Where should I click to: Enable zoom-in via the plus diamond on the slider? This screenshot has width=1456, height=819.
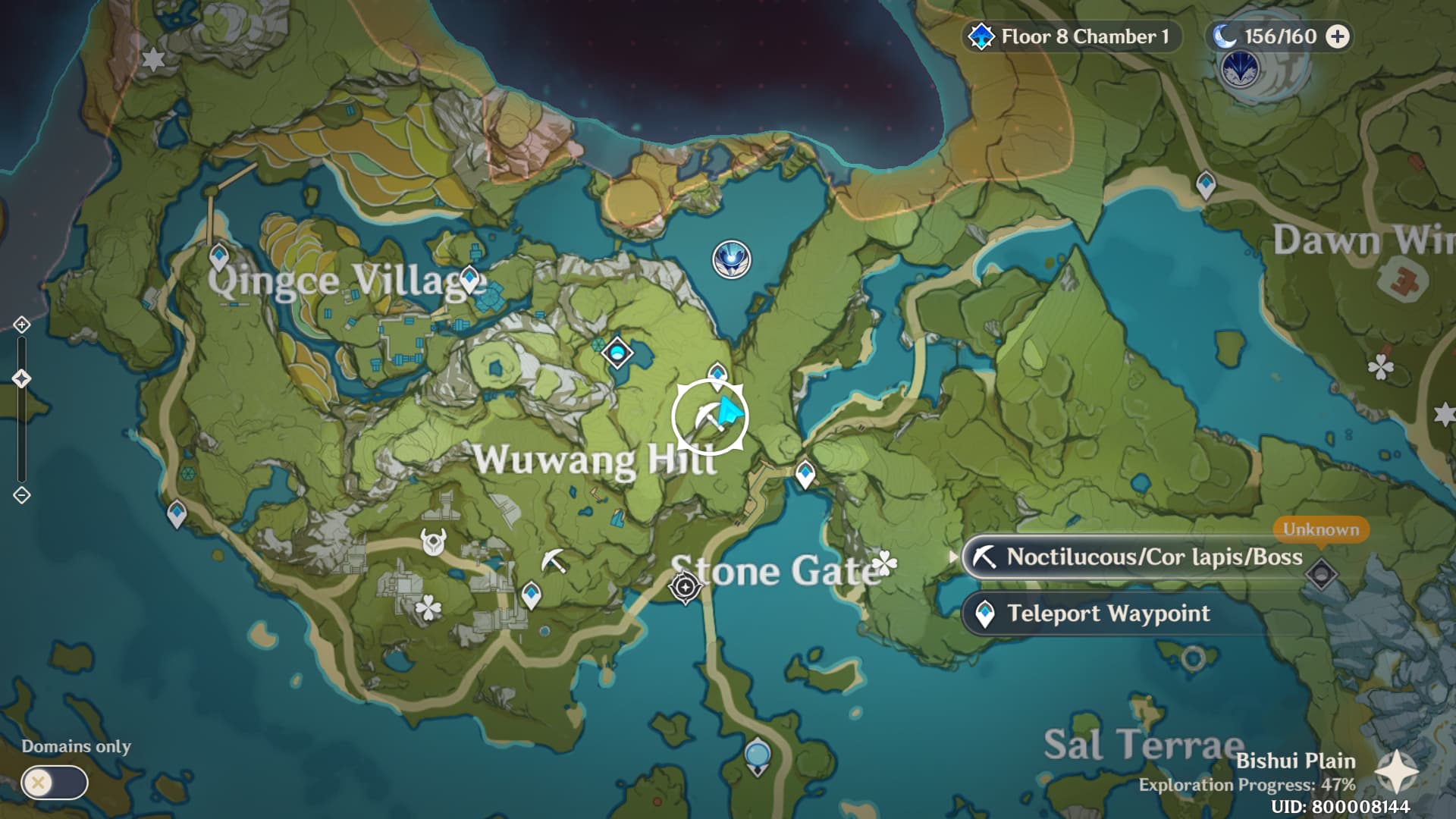(x=20, y=326)
